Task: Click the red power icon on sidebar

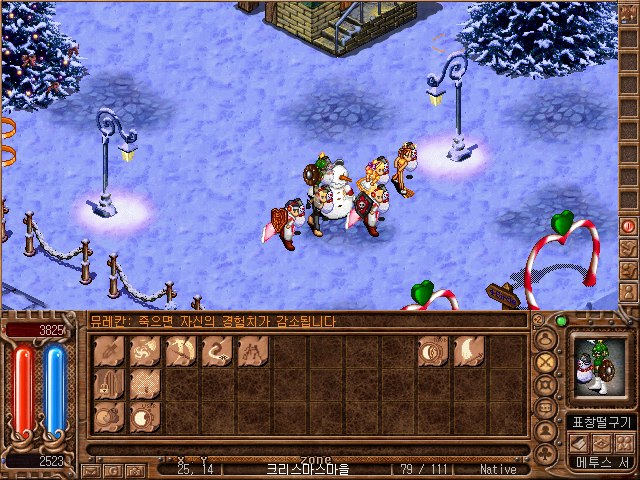Action: (x=629, y=226)
